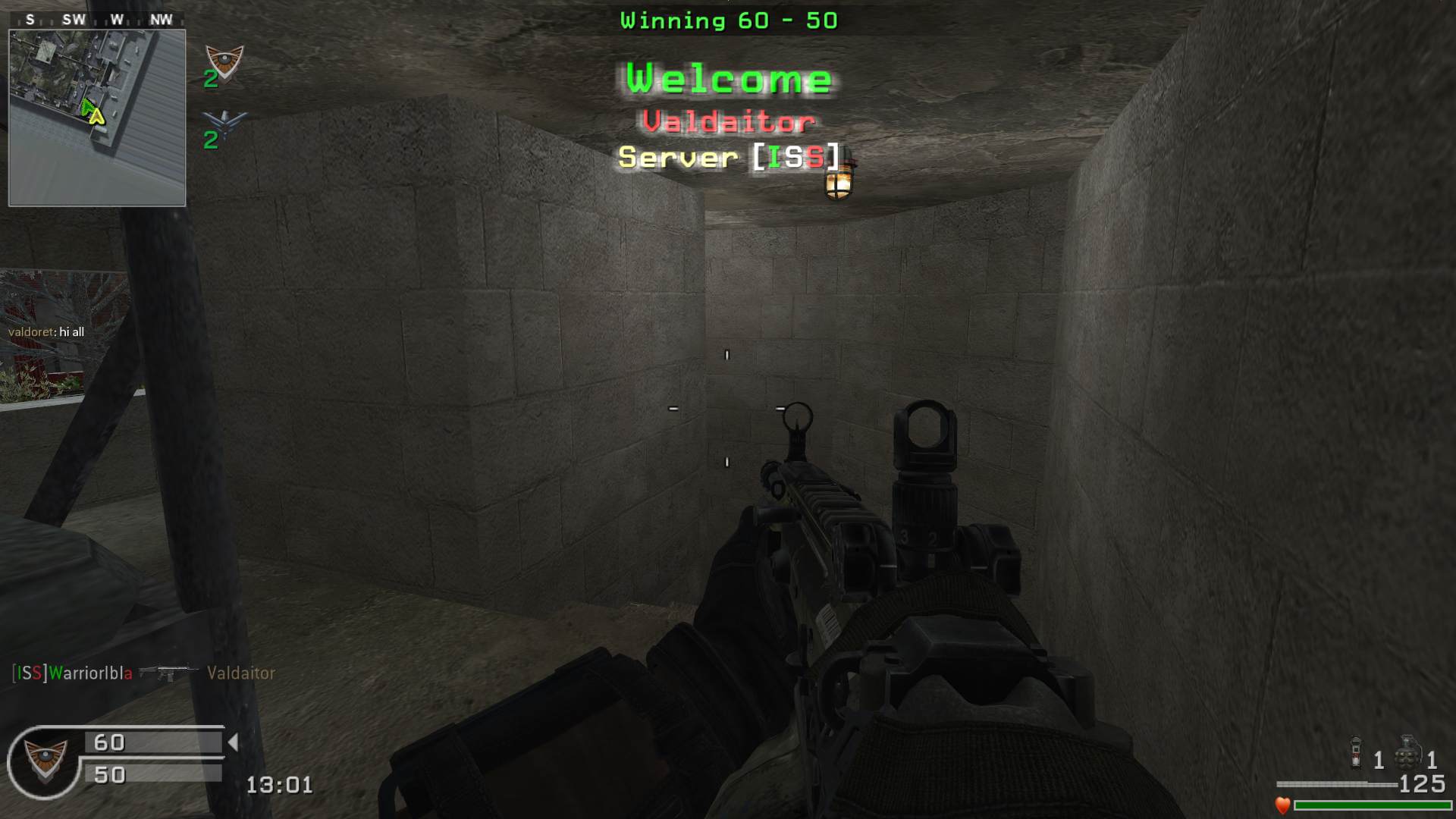1456x819 pixels.
Task: Select the special grenade icon
Action: 1356,753
